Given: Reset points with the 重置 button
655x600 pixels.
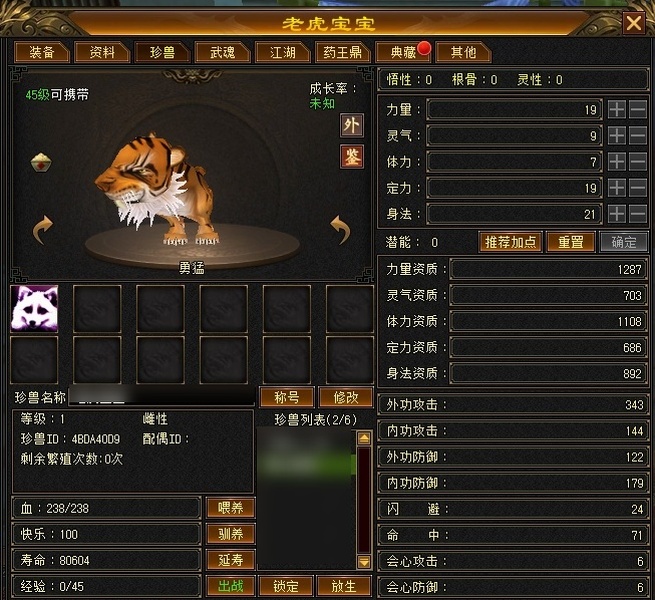Looking at the screenshot, I should pos(571,242).
